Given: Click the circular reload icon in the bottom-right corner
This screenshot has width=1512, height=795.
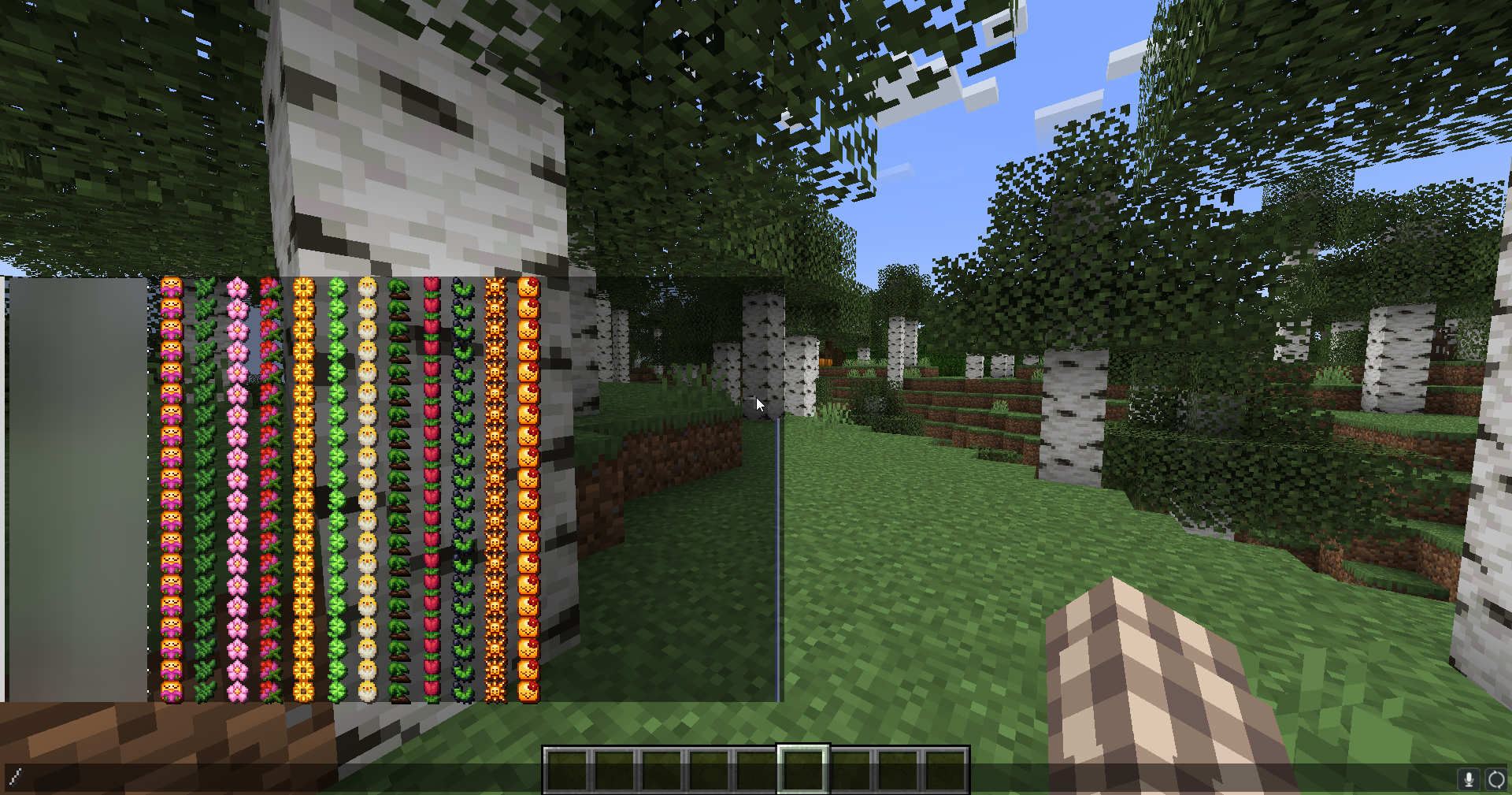Looking at the screenshot, I should pyautogui.click(x=1496, y=780).
